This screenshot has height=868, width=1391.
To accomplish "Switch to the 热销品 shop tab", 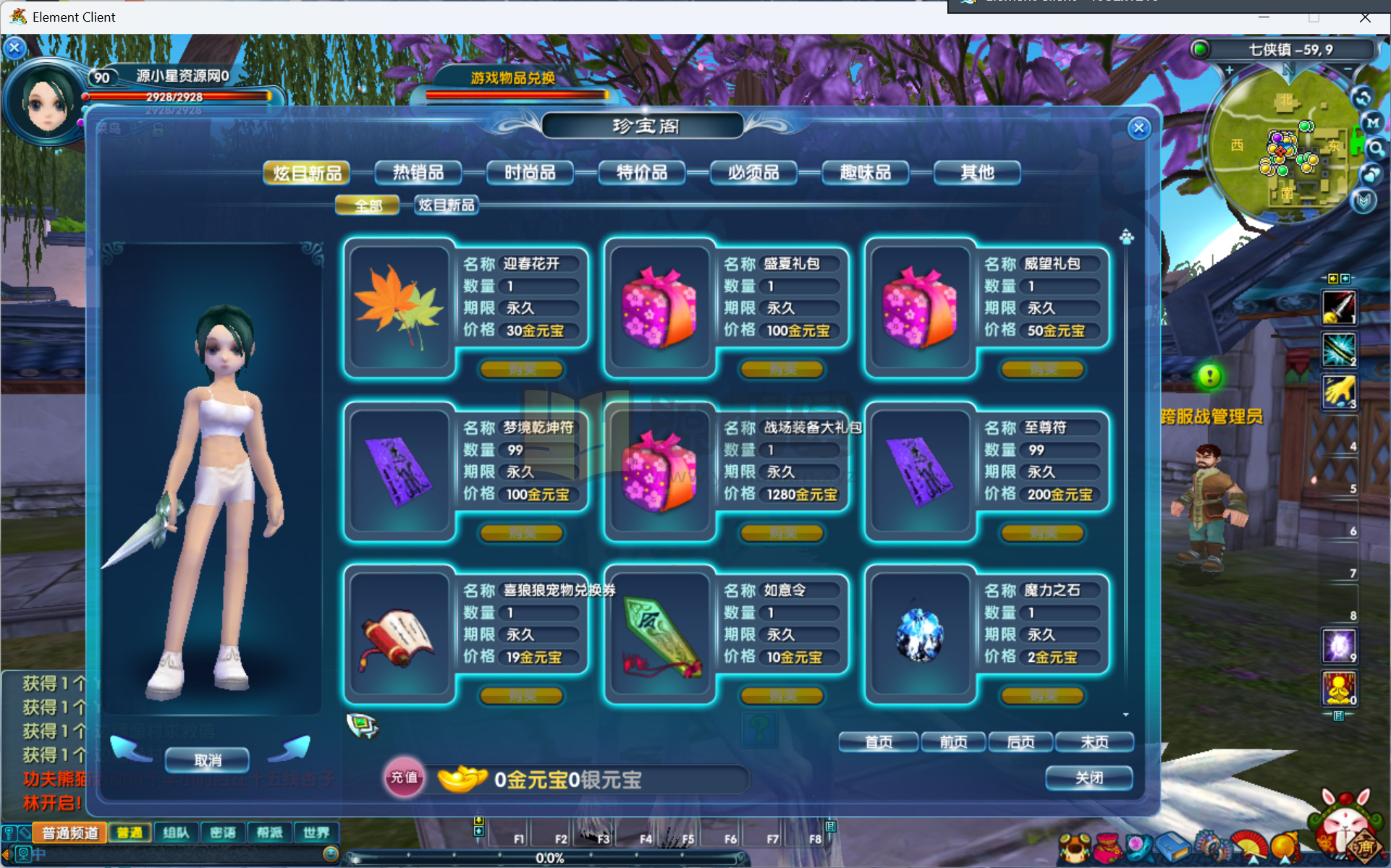I will (x=418, y=172).
